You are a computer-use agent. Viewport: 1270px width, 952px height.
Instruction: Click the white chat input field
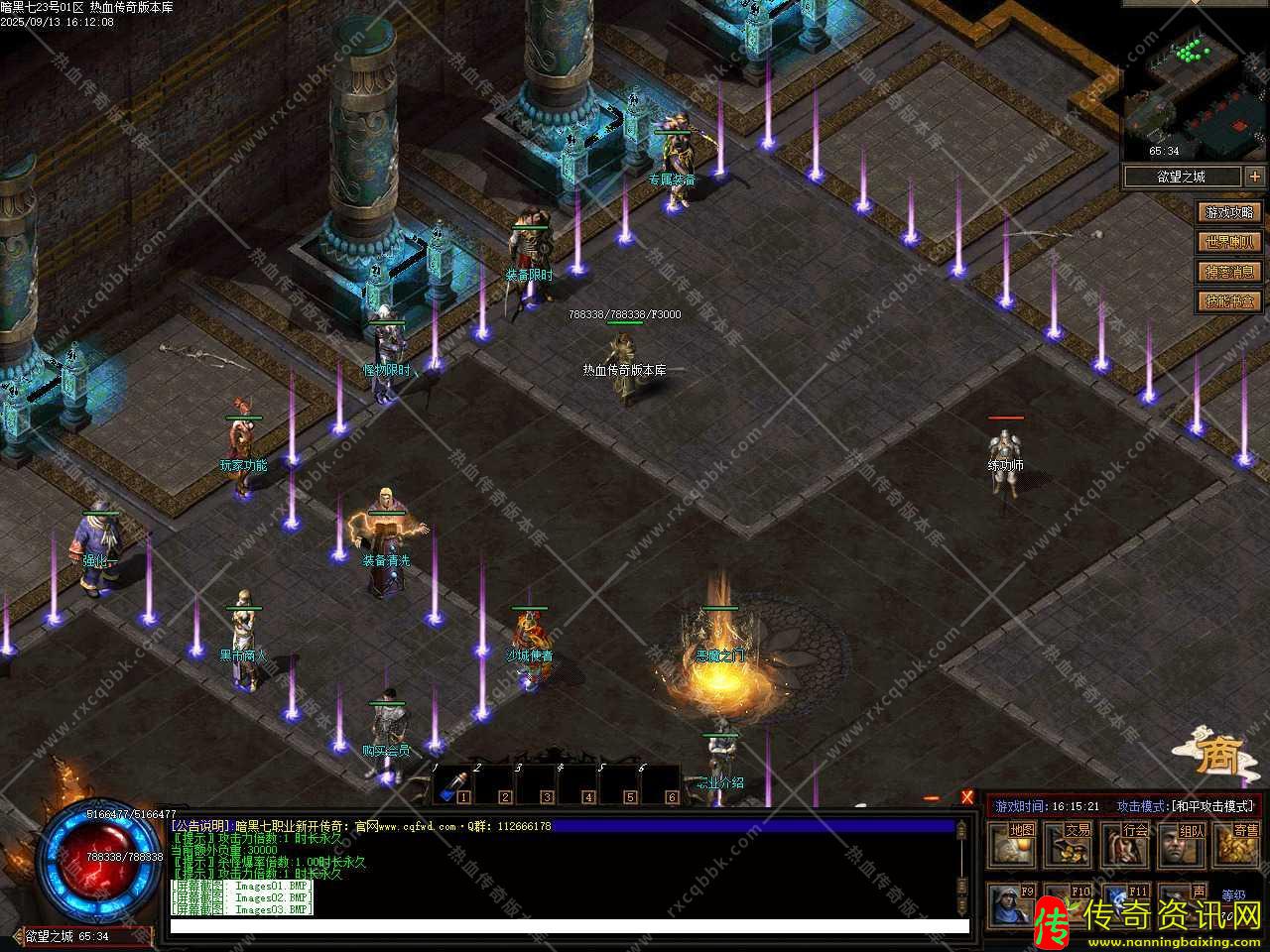(x=569, y=927)
